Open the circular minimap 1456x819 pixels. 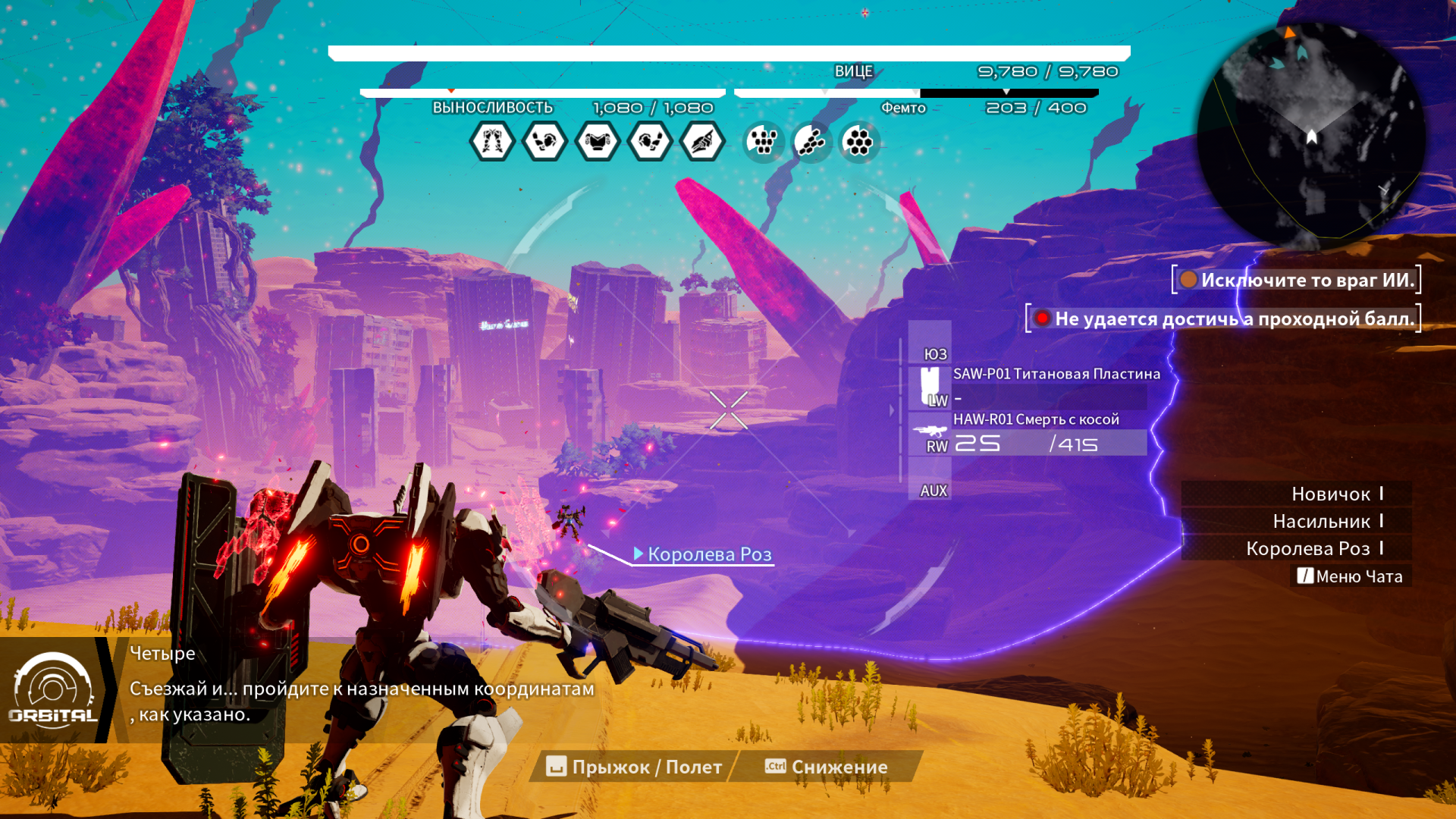tap(1310, 135)
